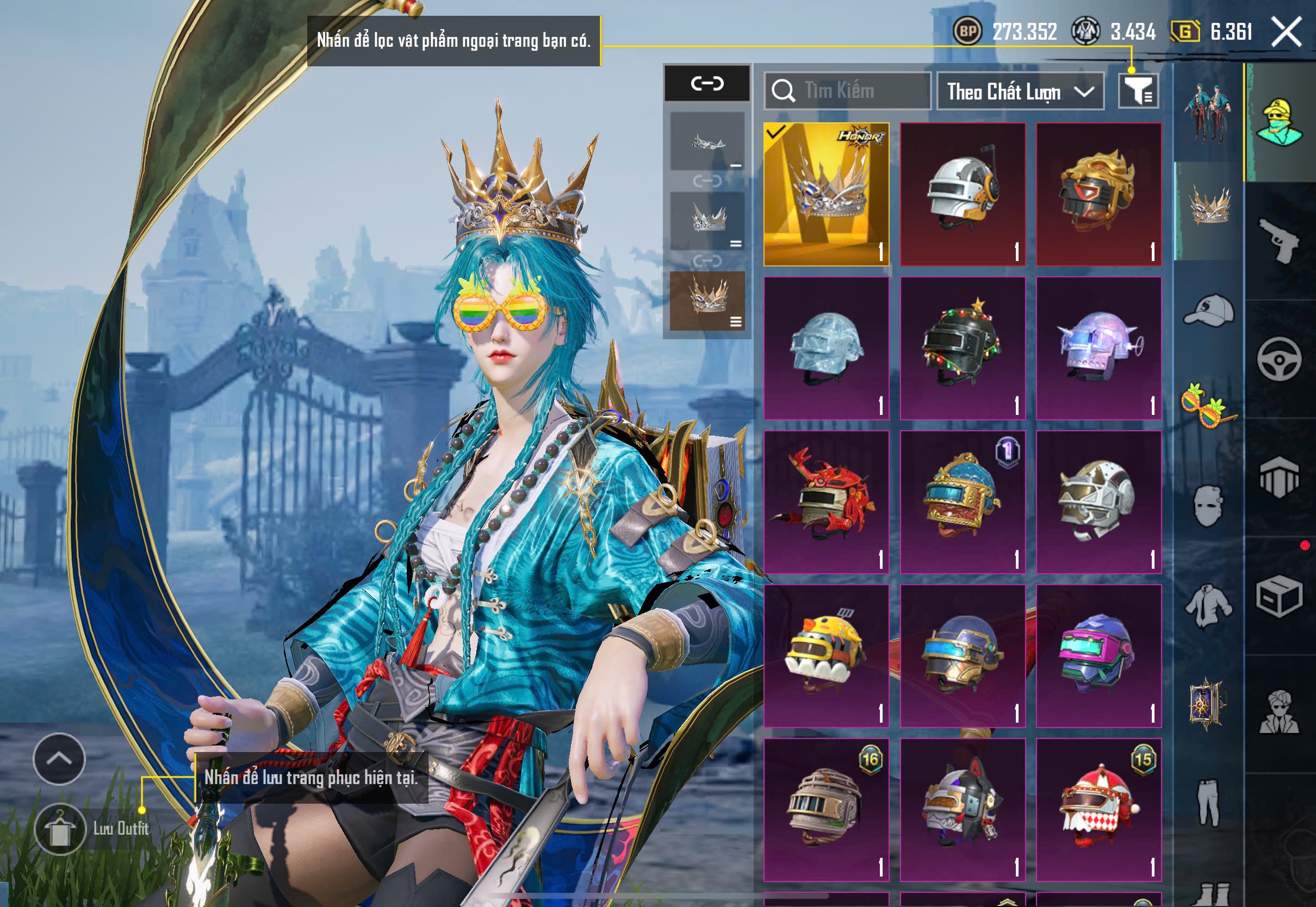Pick the icy glacier helmet skin
Image resolution: width=1316 pixels, height=907 pixels.
(x=826, y=349)
